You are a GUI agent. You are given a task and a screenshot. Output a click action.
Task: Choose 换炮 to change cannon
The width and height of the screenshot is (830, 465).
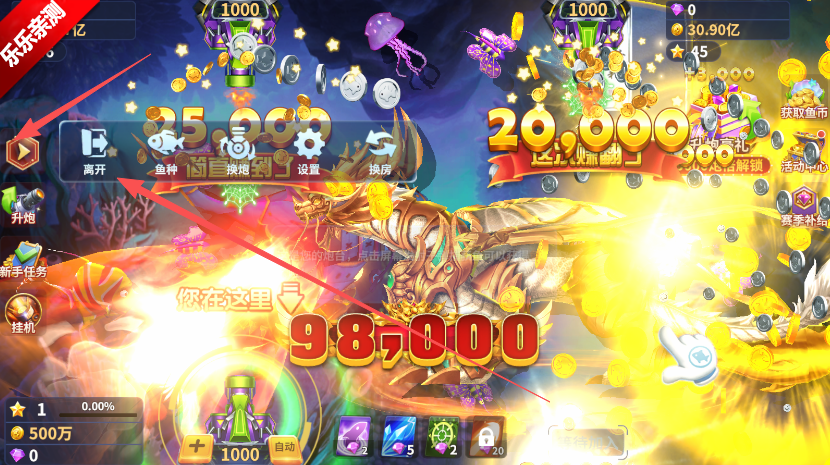tap(237, 152)
